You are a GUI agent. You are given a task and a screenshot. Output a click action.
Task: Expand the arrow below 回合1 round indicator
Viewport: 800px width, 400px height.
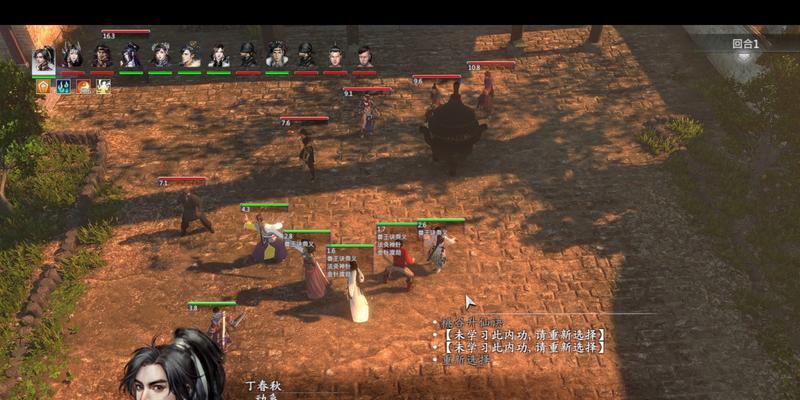(x=744, y=57)
